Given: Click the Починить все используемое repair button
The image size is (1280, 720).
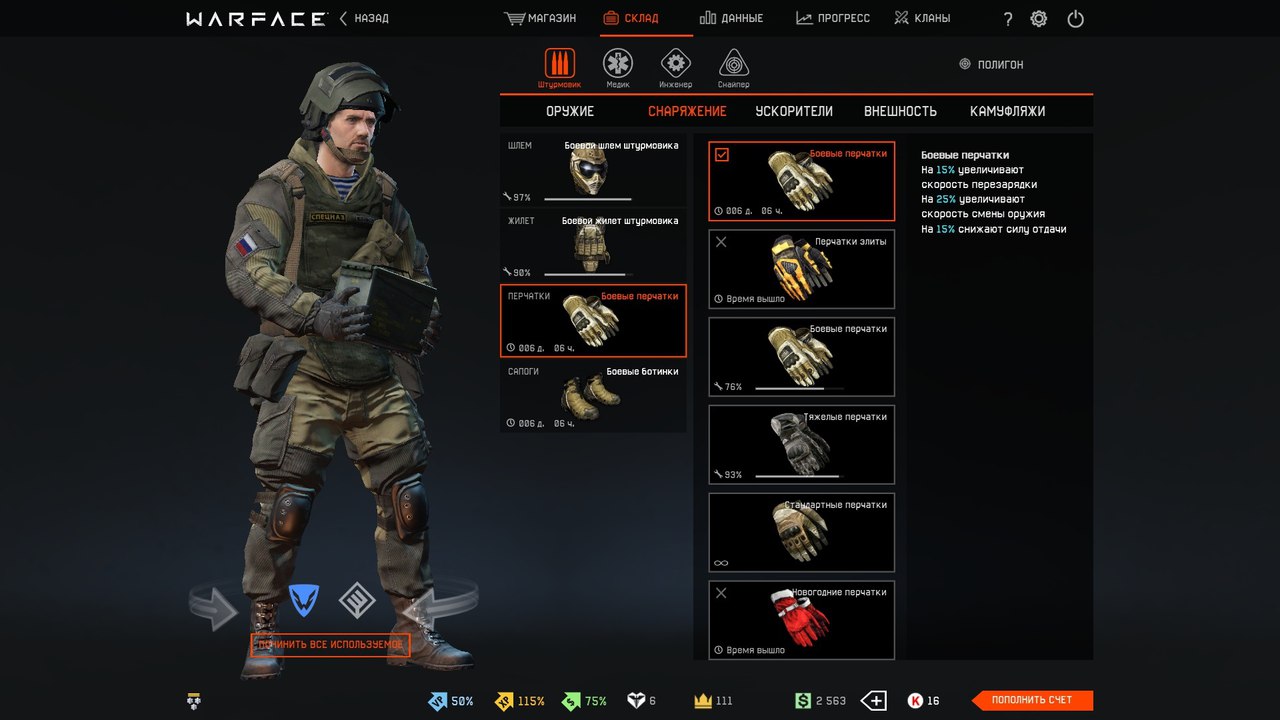Looking at the screenshot, I should click(331, 645).
